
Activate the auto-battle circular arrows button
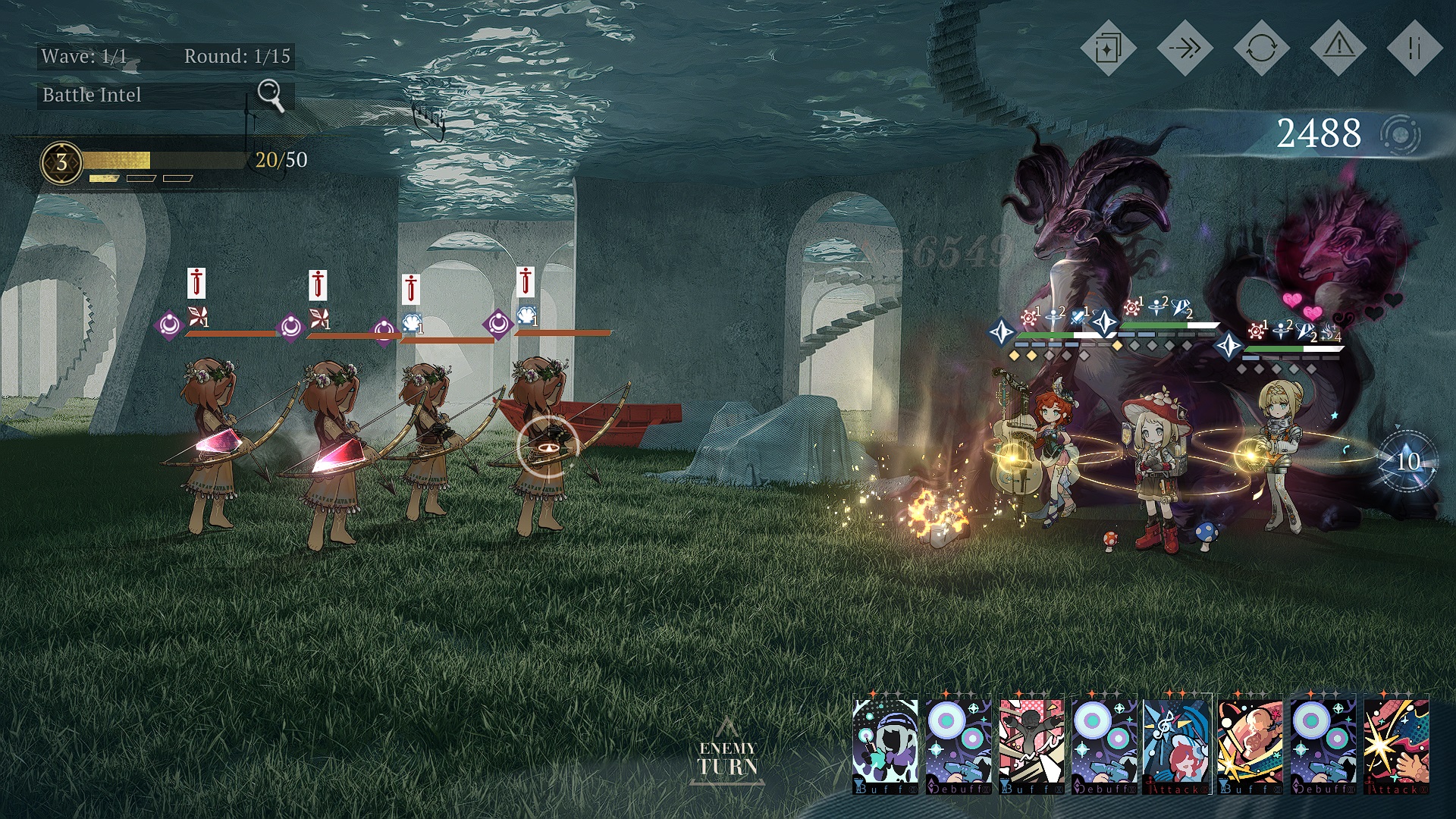(1261, 49)
